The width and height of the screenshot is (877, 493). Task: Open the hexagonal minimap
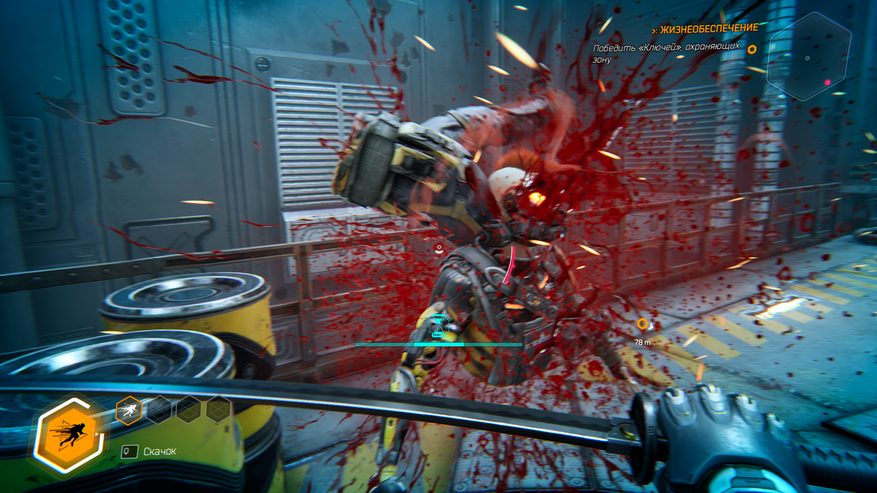[x=809, y=56]
